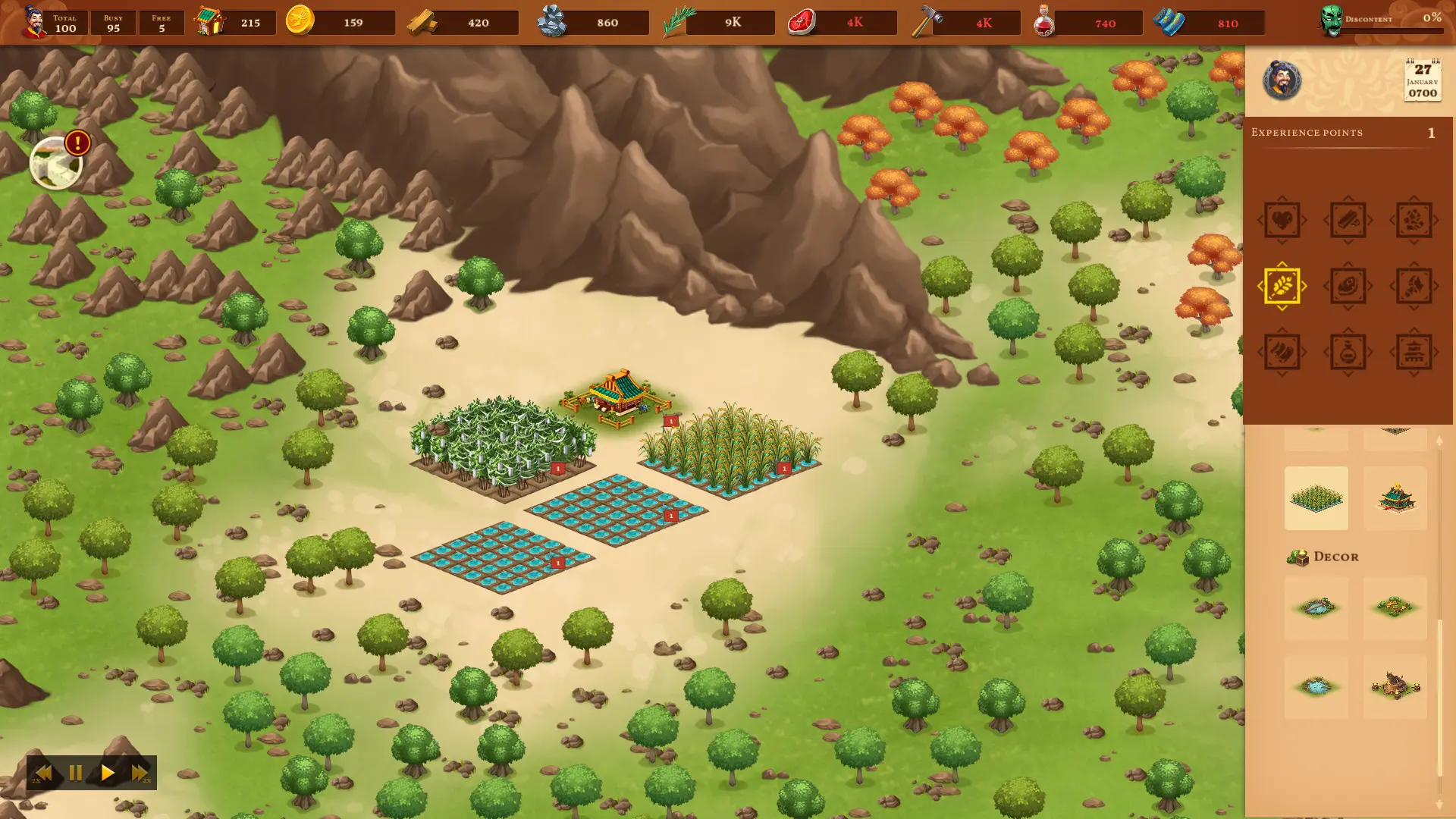Enable 2x fast-forward speed
1456x819 pixels.
click(140, 773)
